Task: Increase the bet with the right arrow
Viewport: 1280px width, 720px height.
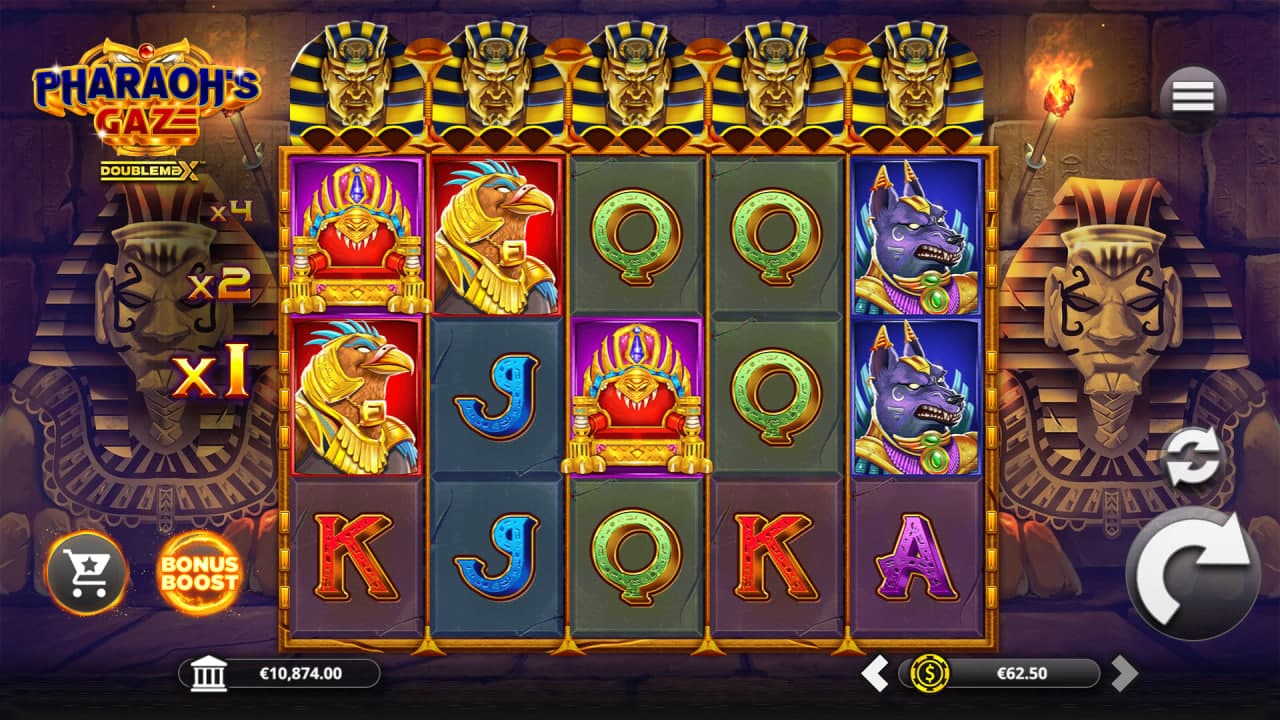Action: [1124, 673]
